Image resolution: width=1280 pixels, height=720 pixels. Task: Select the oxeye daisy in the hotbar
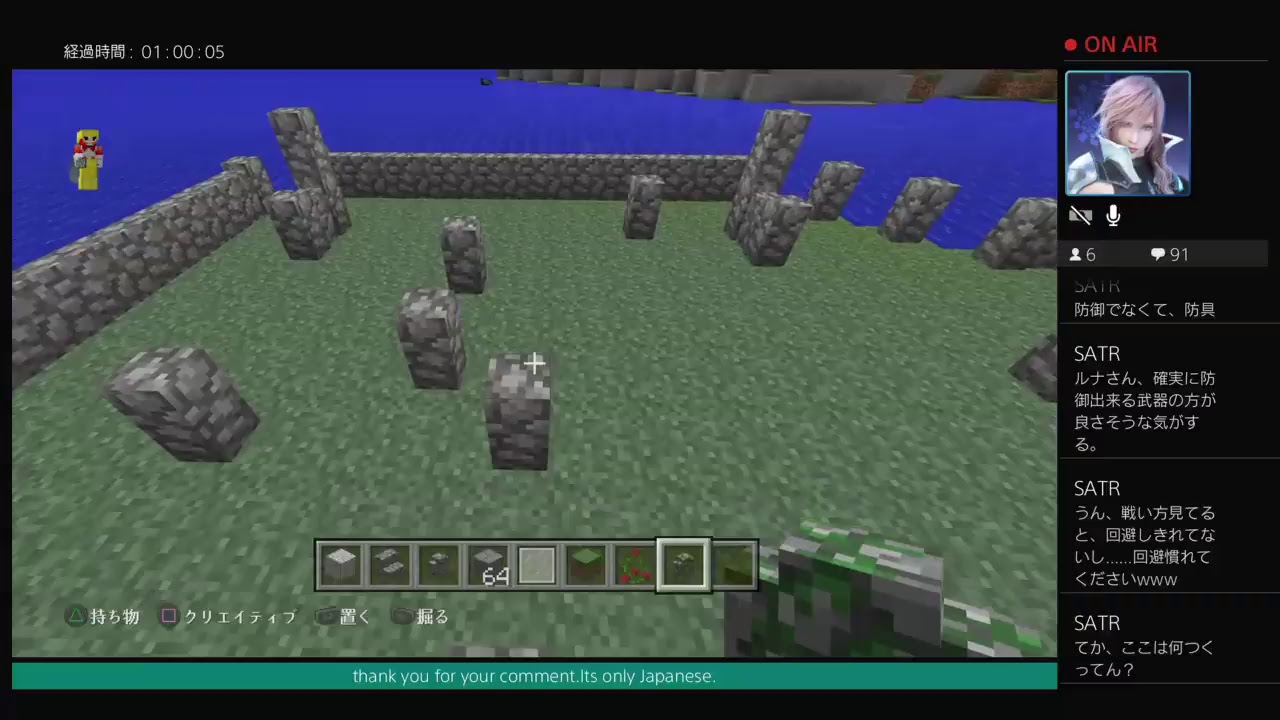click(683, 565)
